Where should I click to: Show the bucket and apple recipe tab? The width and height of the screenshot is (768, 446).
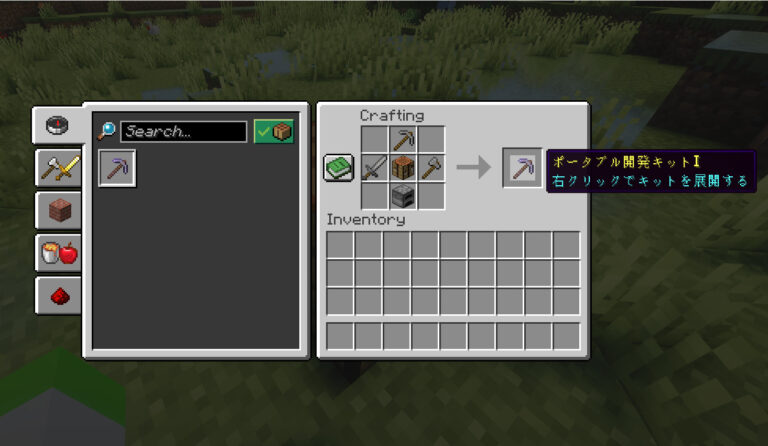pyautogui.click(x=58, y=252)
